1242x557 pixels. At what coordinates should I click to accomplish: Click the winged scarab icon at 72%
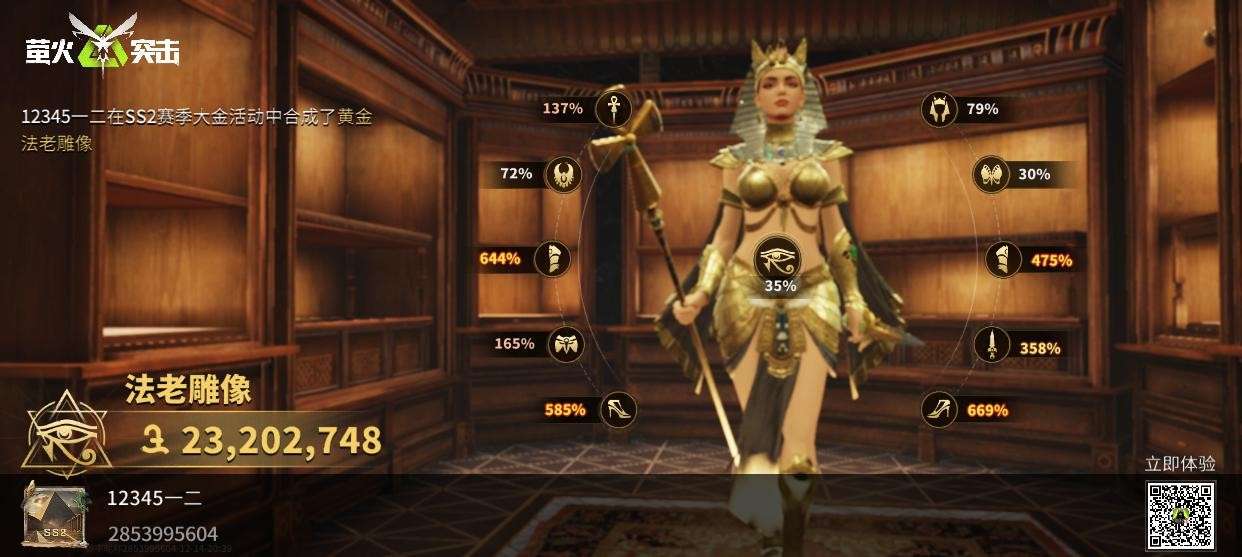(563, 174)
